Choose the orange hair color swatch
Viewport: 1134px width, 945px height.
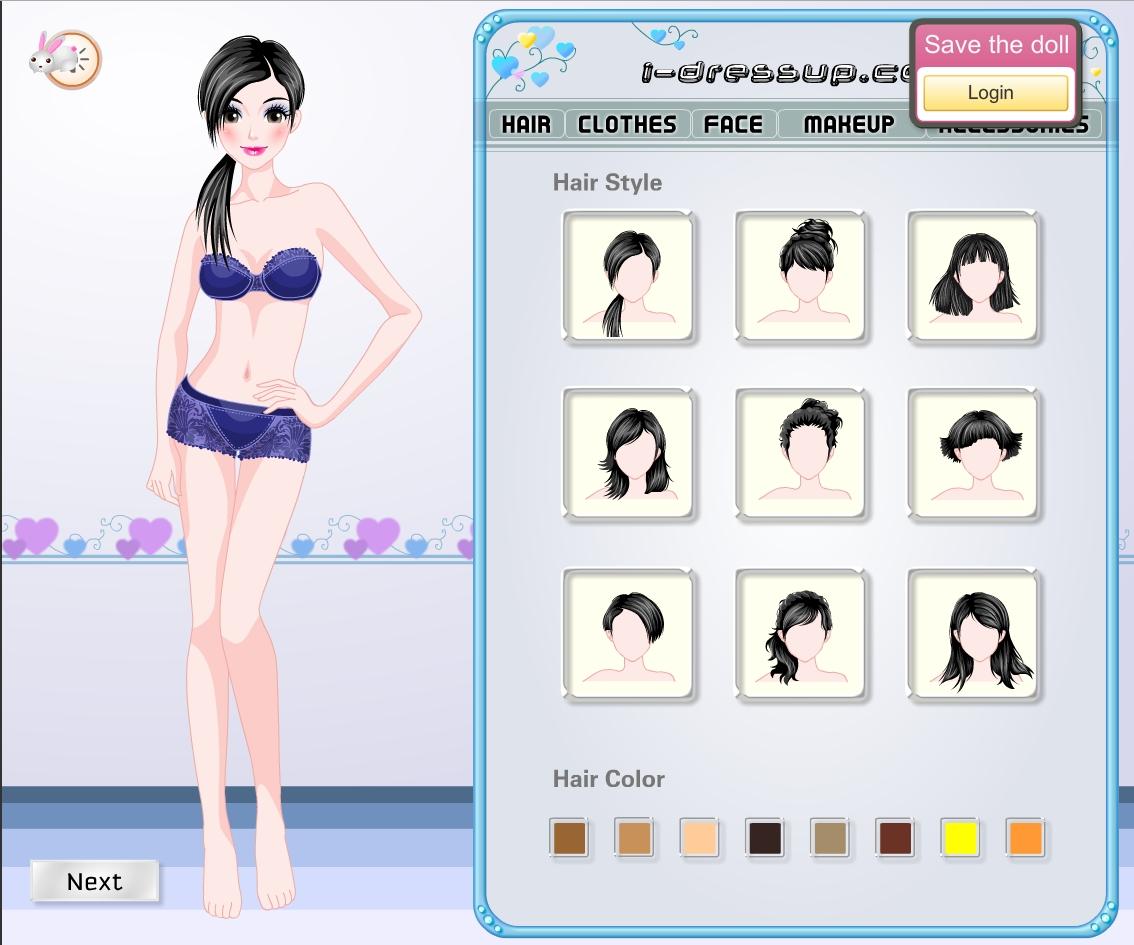(x=1026, y=838)
